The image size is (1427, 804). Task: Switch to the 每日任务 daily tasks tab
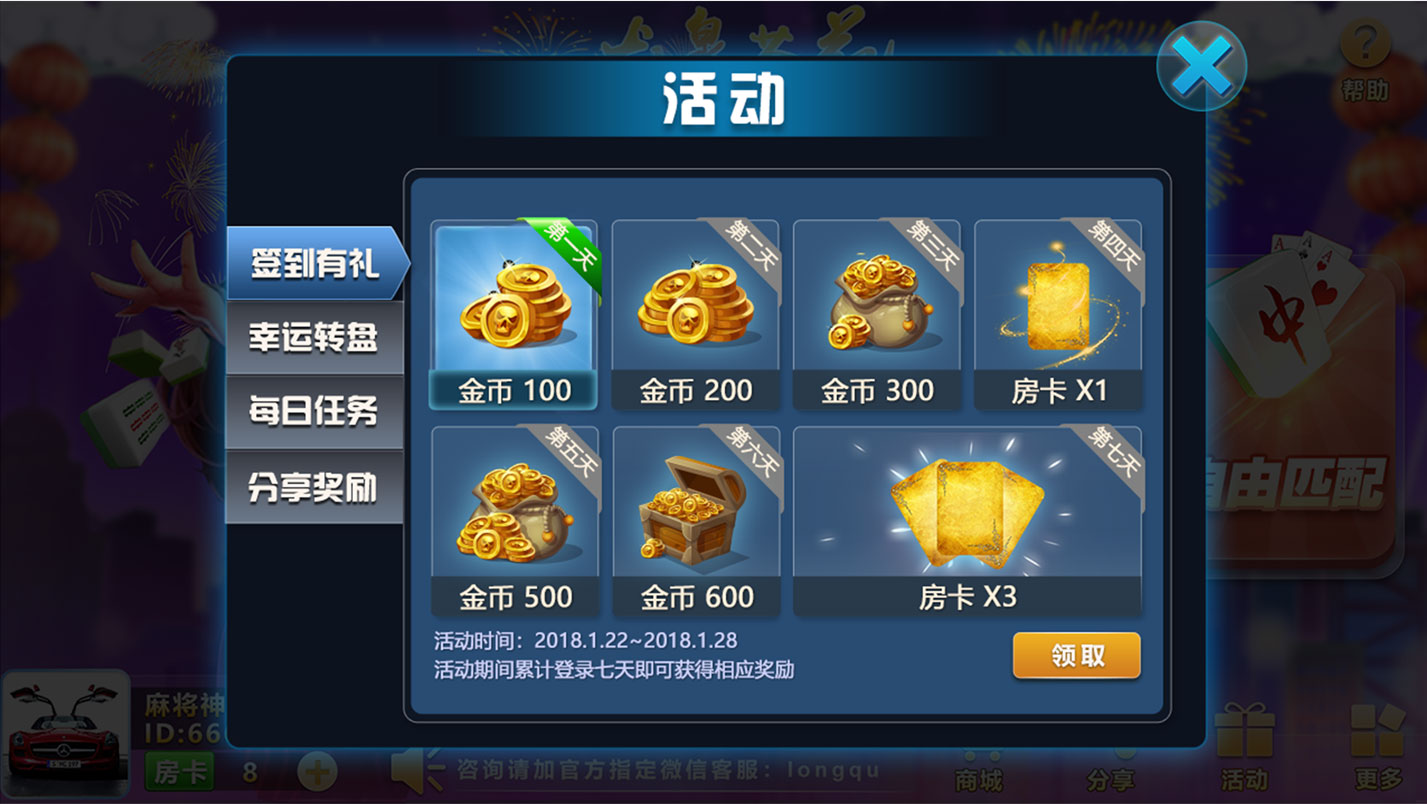click(315, 411)
